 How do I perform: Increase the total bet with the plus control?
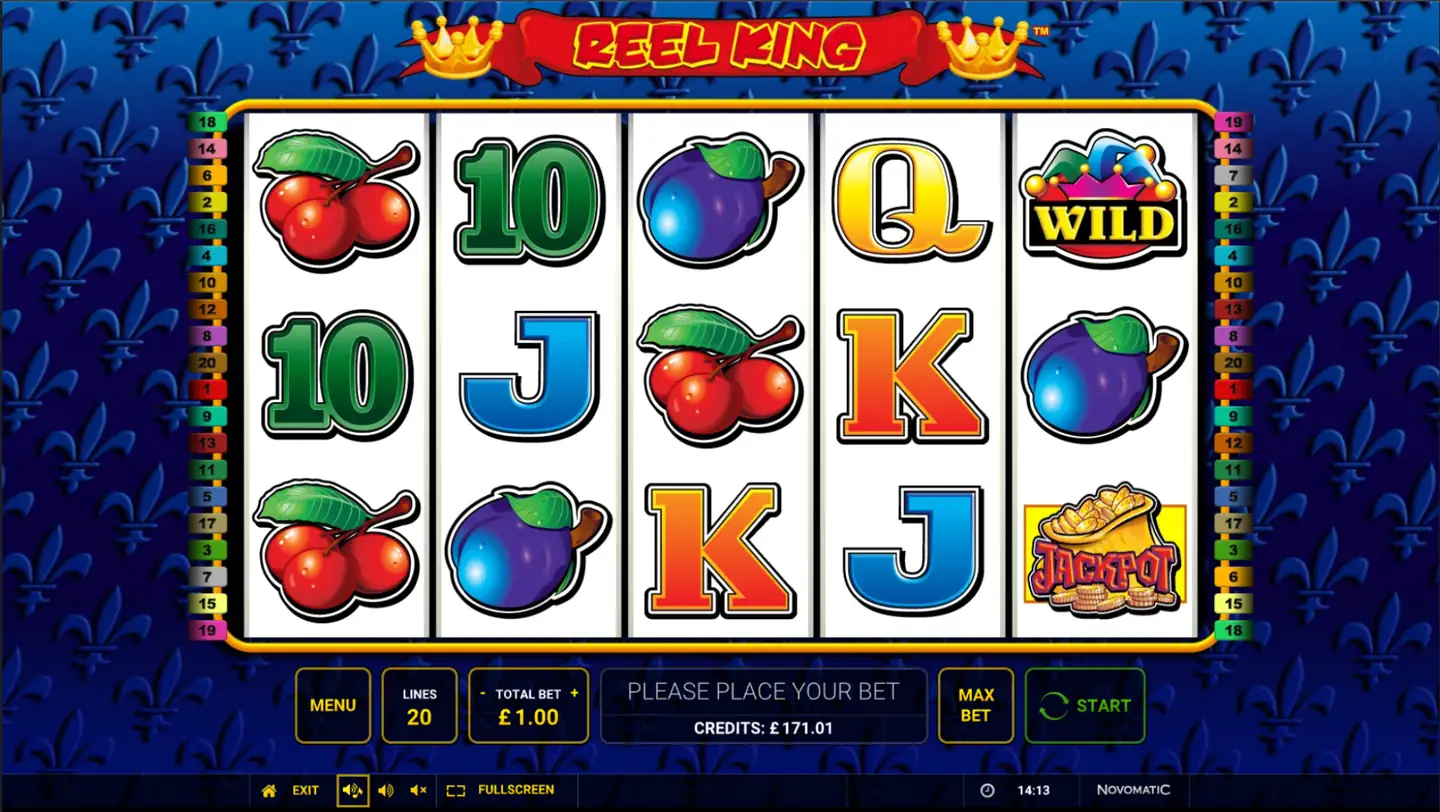pos(574,691)
